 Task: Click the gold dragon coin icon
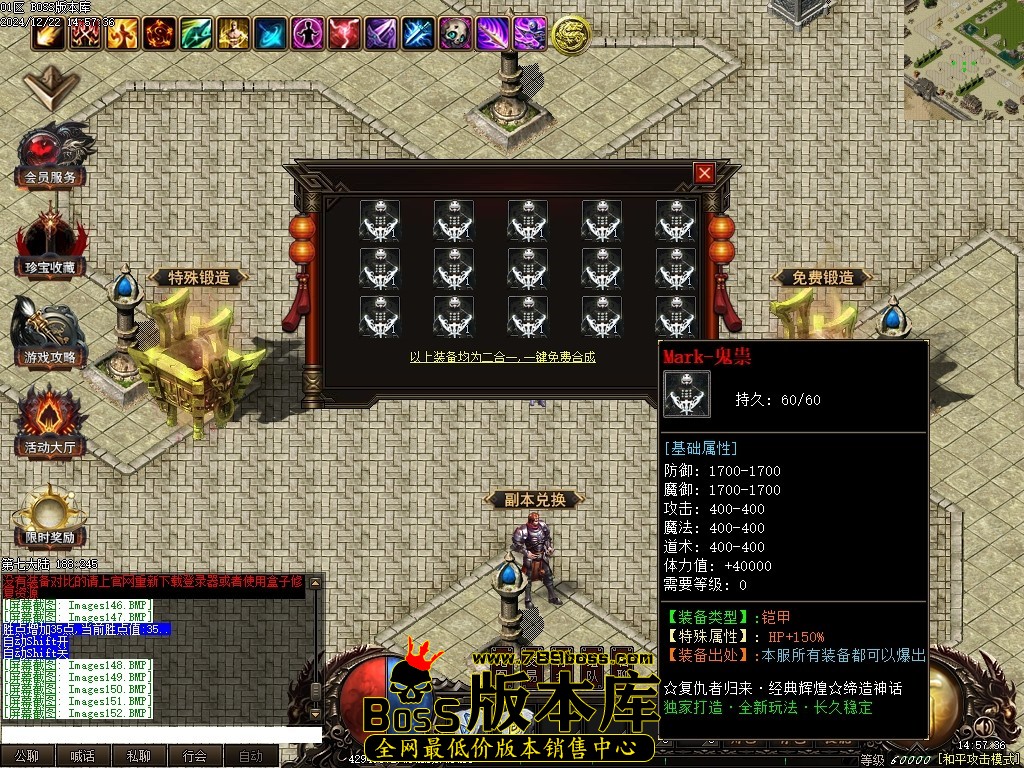tap(570, 35)
